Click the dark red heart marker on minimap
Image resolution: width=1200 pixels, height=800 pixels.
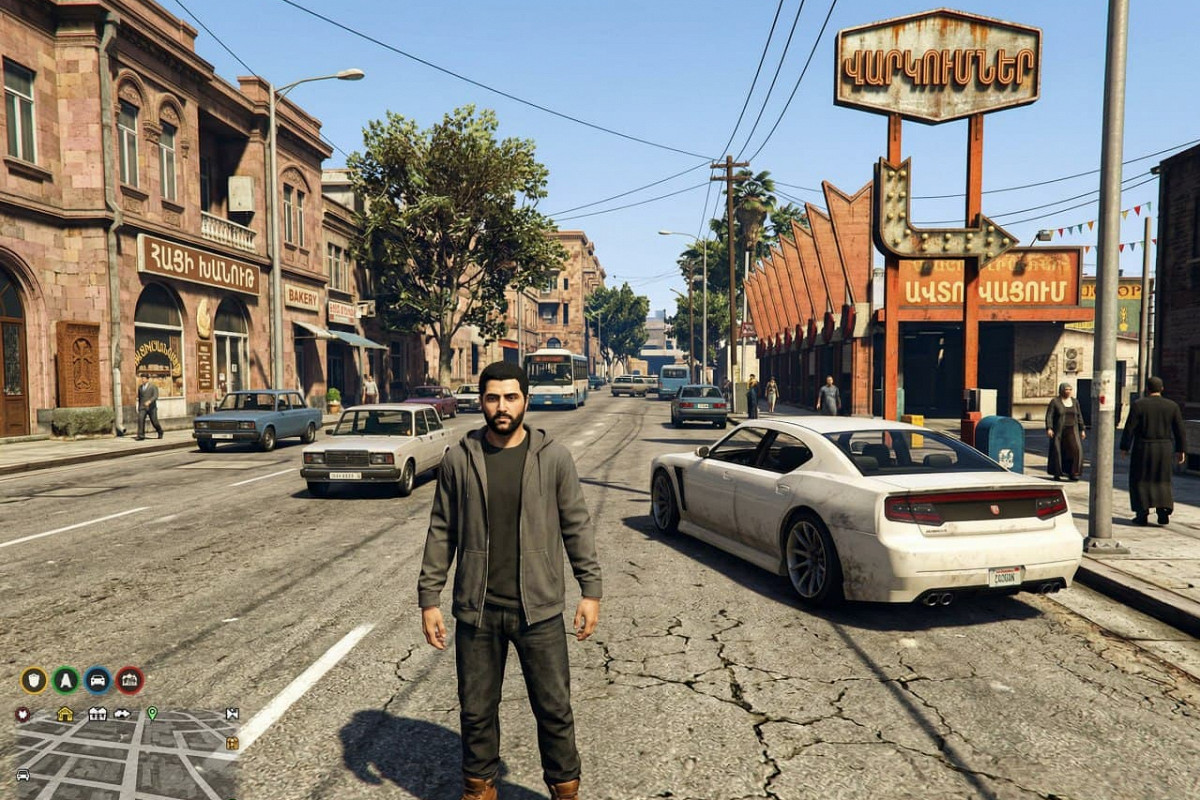(22, 714)
